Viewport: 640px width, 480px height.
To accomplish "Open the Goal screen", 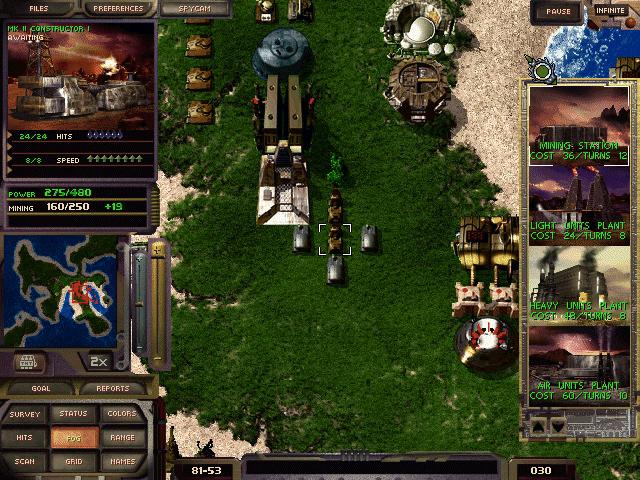I will click(x=40, y=388).
